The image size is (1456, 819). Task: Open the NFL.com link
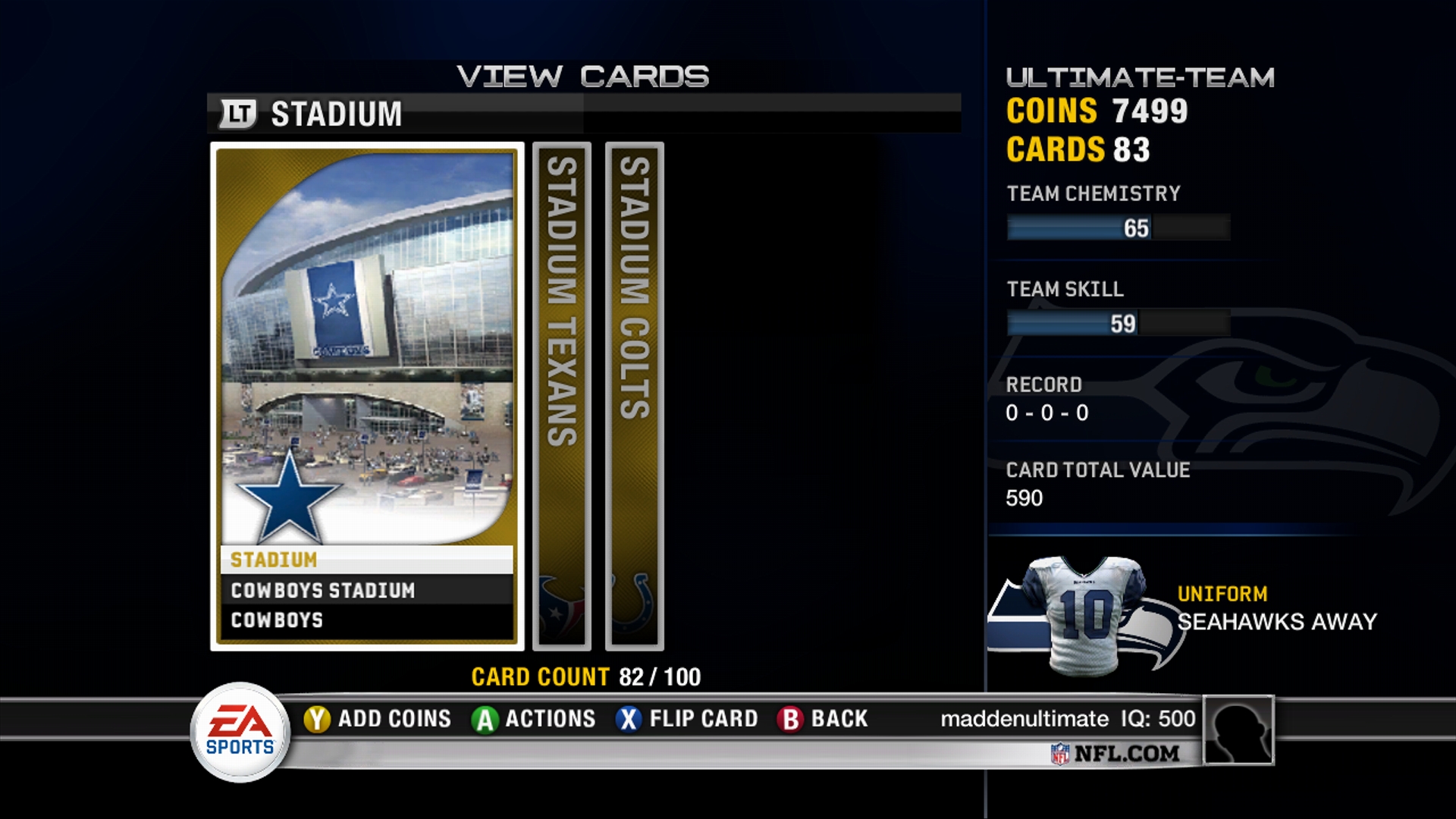[x=1116, y=753]
